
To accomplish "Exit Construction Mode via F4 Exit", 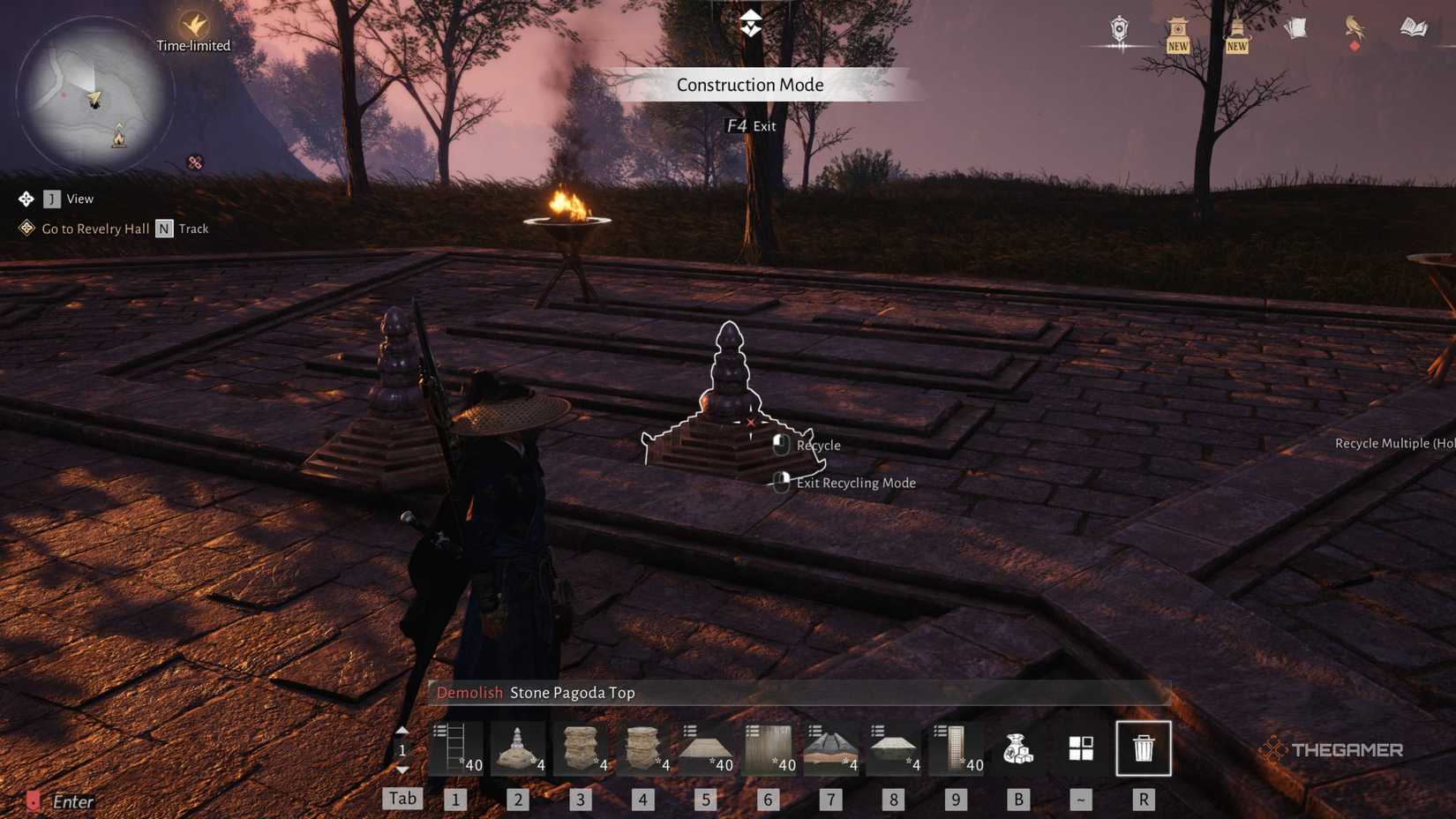I will 751,125.
